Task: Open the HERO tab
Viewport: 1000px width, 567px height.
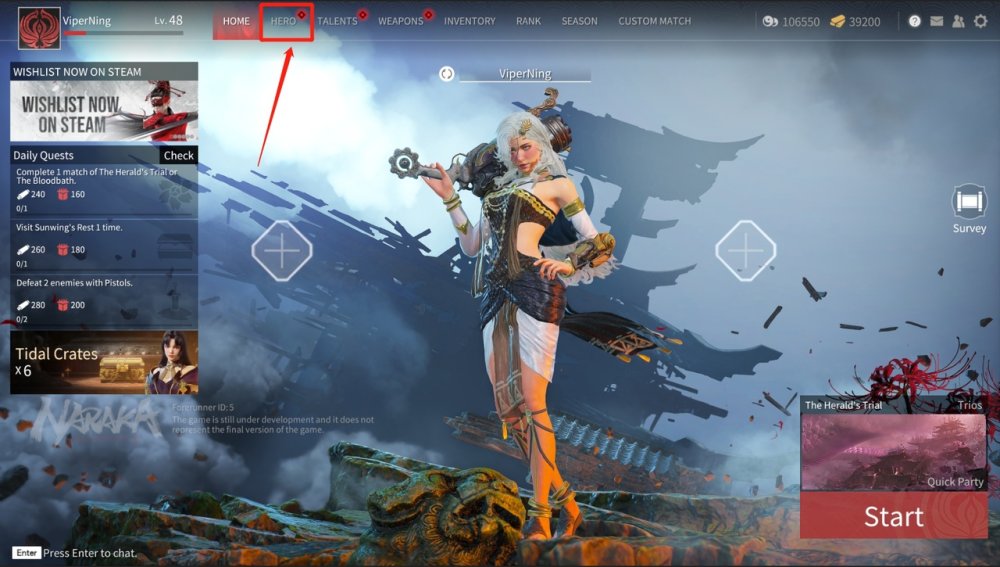Action: [x=283, y=21]
